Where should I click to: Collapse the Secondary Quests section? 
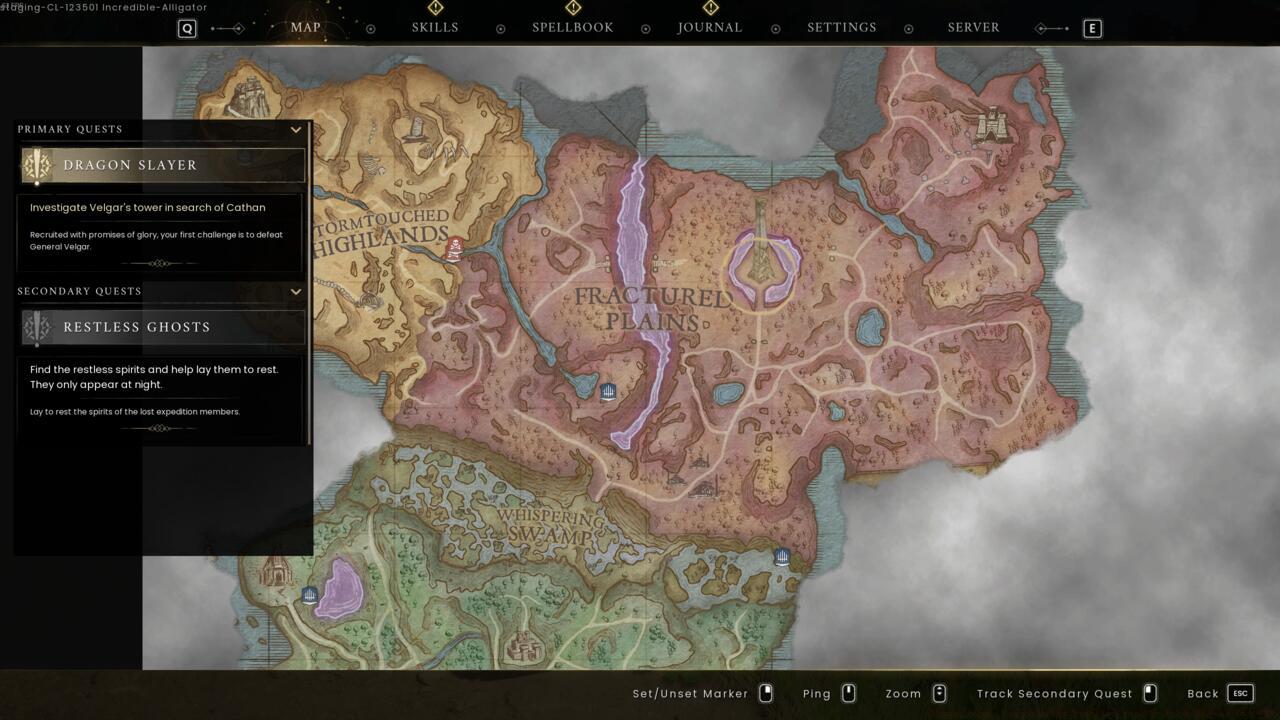coord(295,291)
